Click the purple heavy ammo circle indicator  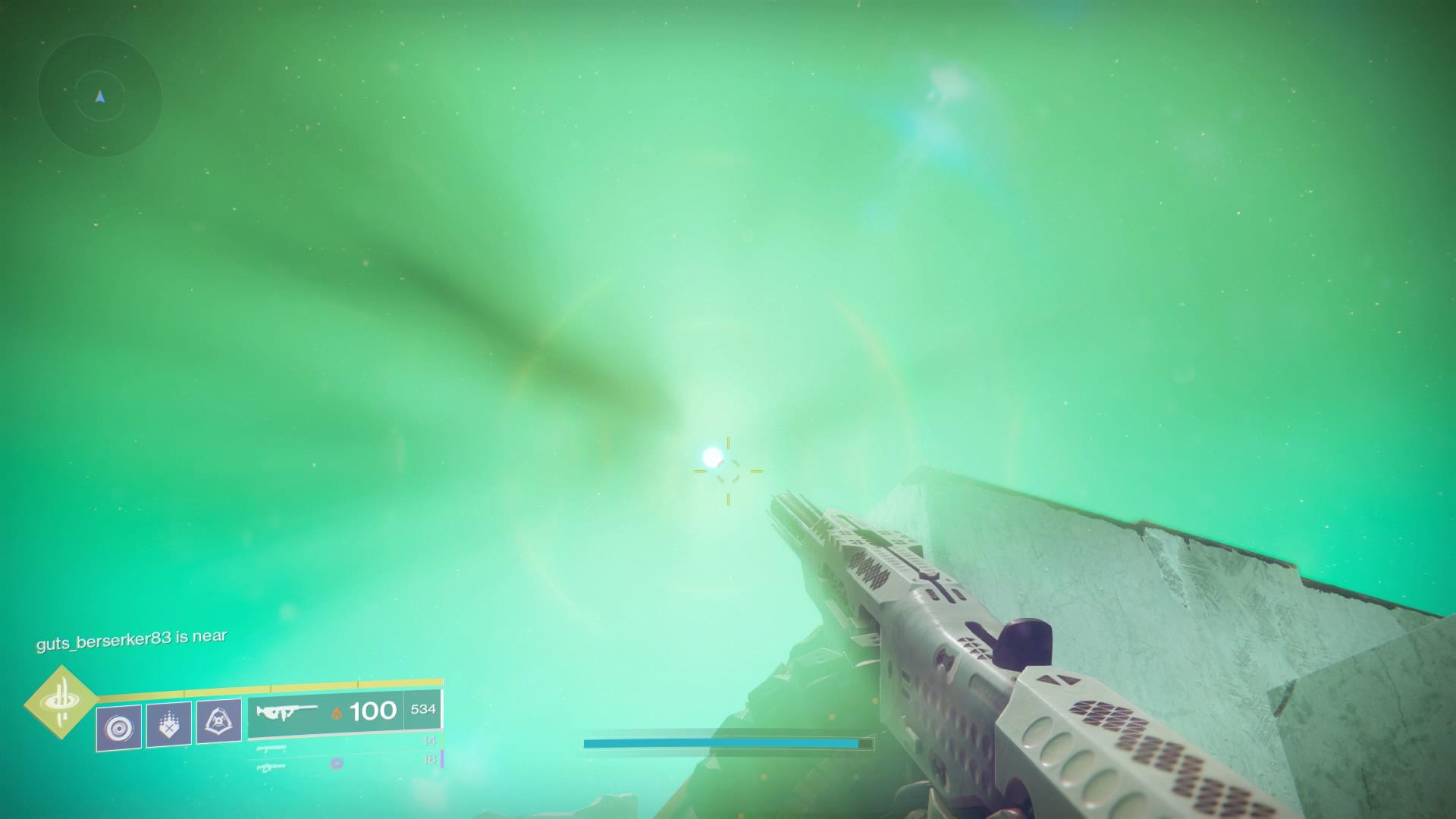point(336,764)
